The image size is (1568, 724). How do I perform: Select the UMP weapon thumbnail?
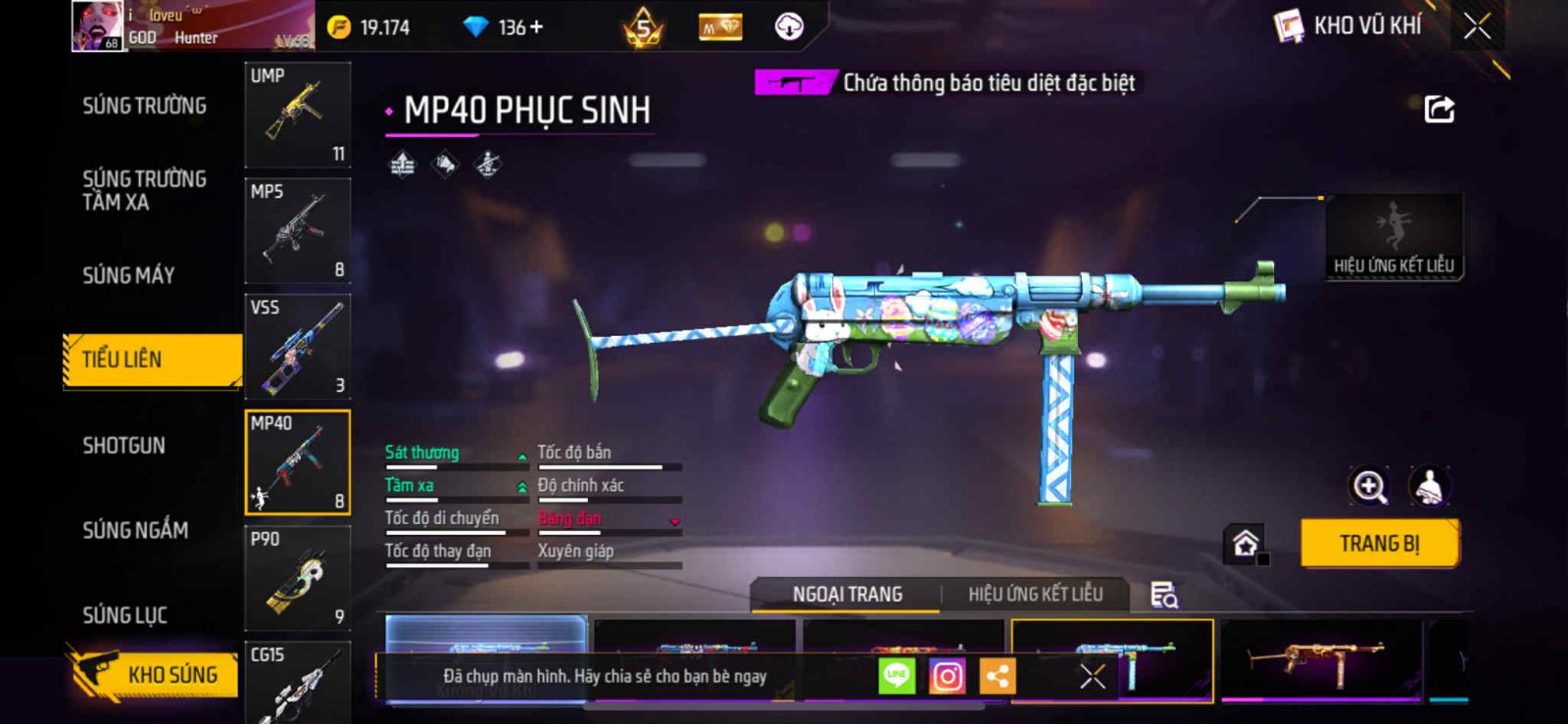pos(297,115)
